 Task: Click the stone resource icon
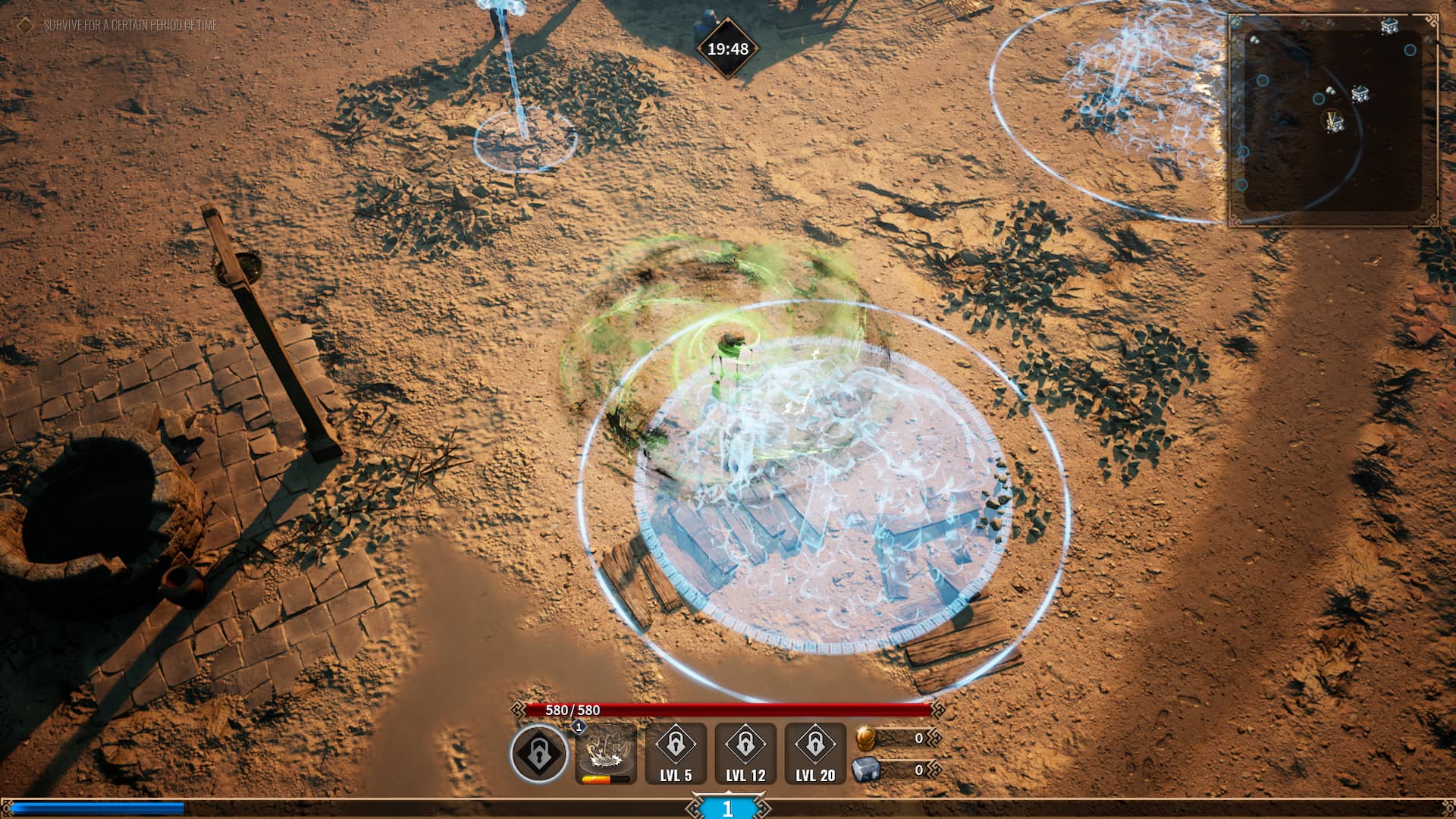tap(866, 768)
